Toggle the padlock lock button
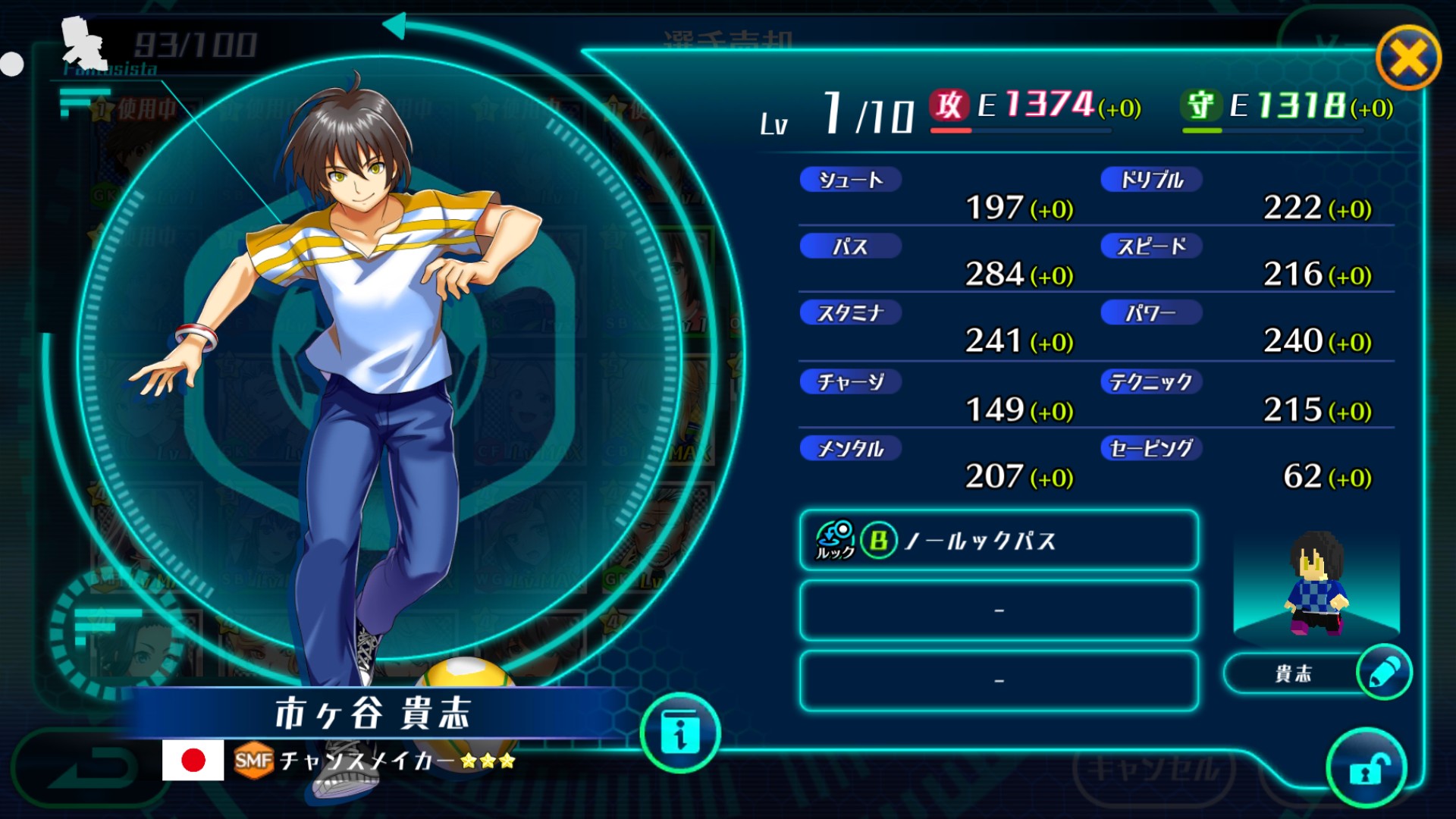The width and height of the screenshot is (1456, 819). coord(1367,769)
